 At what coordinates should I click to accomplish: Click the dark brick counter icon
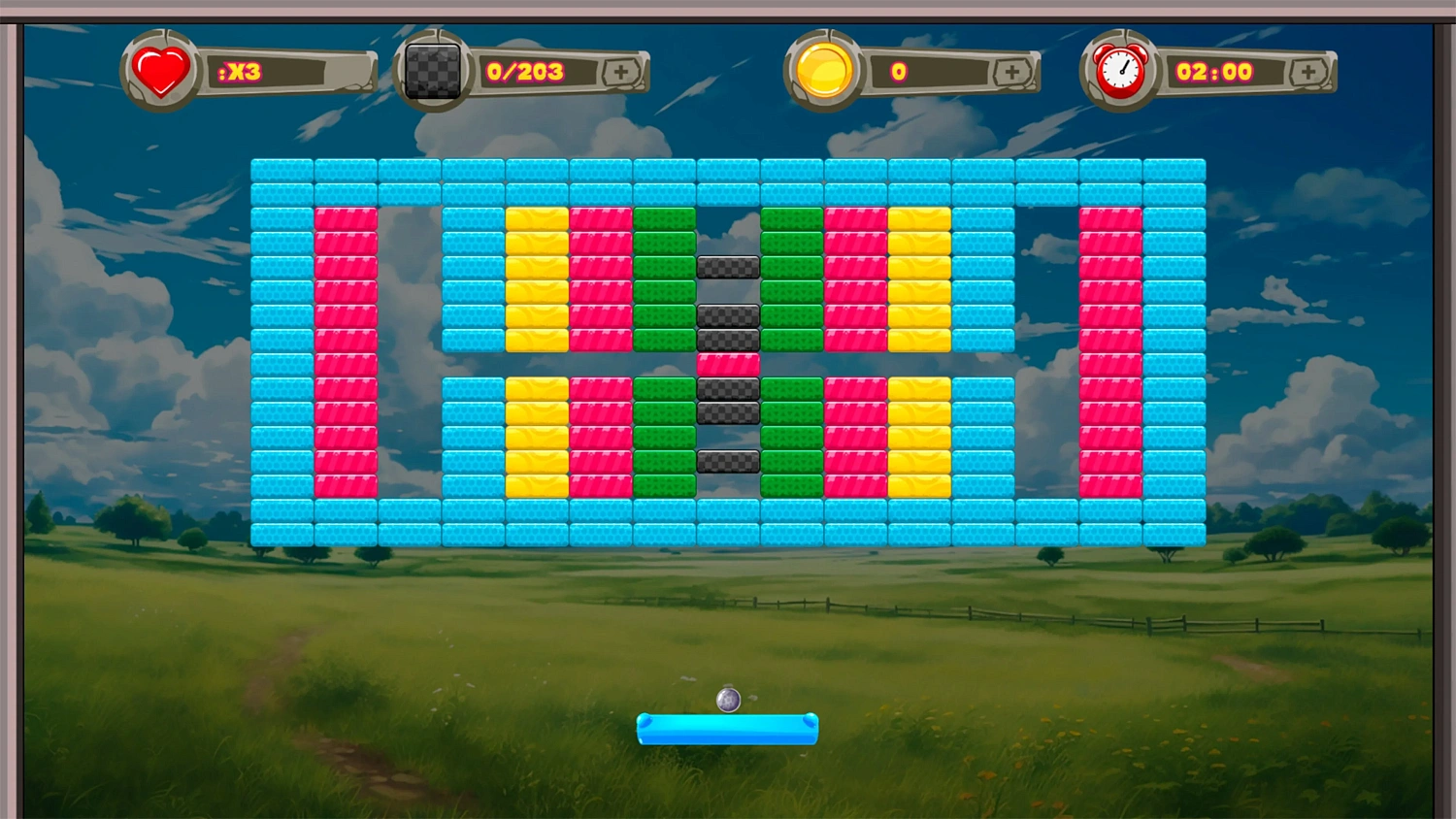coord(431,70)
